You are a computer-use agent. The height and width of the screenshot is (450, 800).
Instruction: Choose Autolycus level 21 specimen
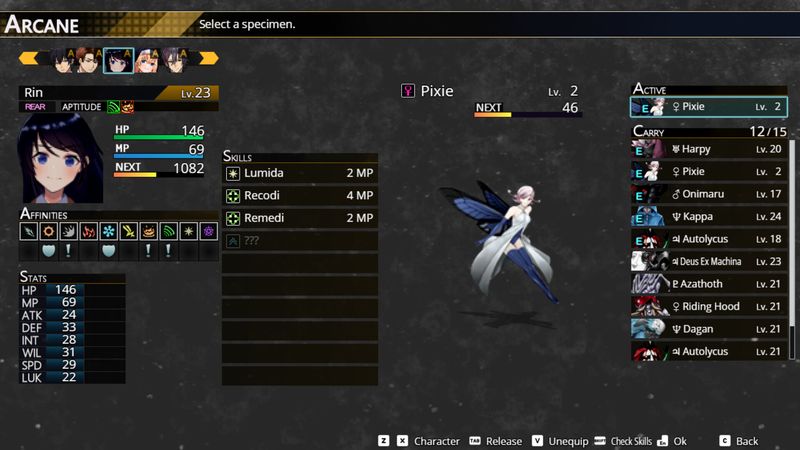pos(710,351)
